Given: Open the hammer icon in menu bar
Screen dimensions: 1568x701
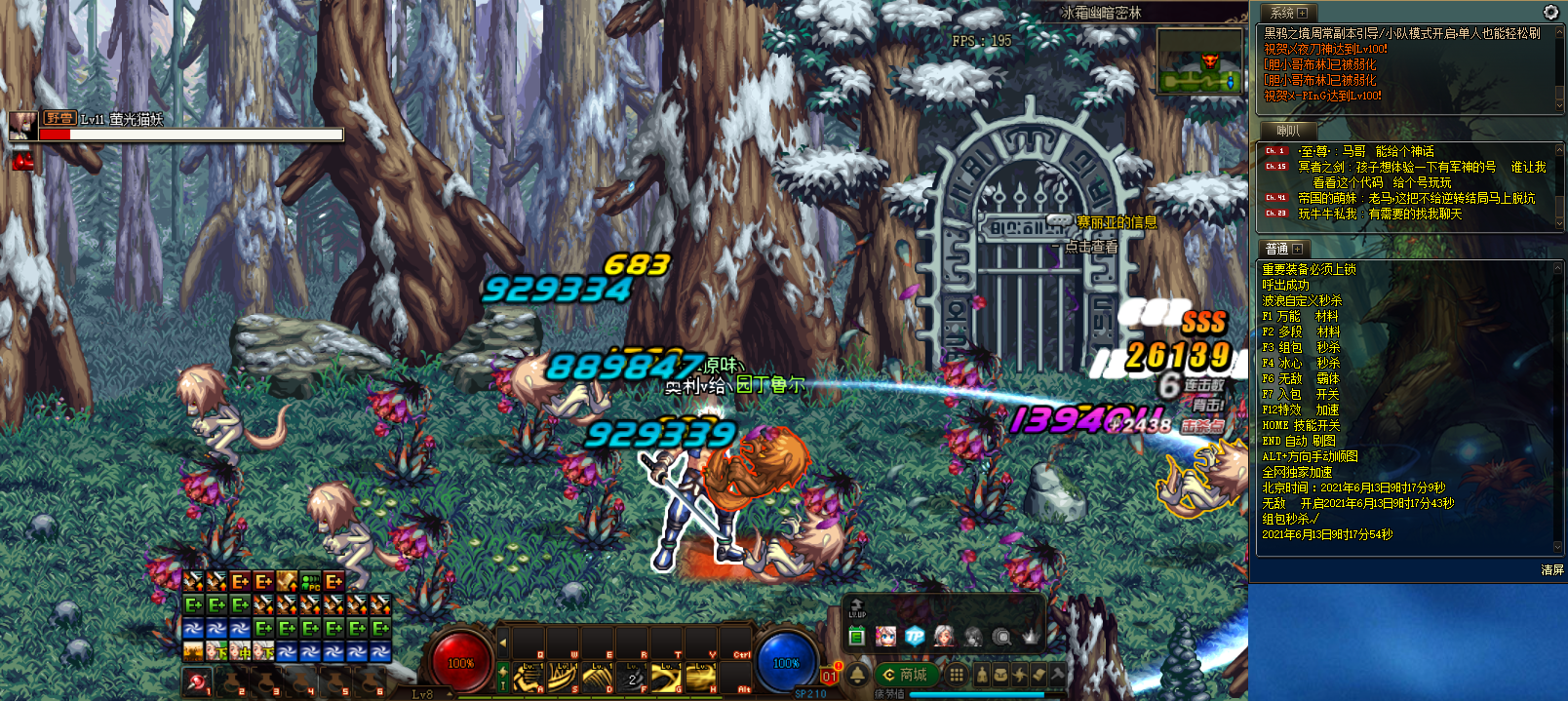Looking at the screenshot, I should click(1057, 674).
